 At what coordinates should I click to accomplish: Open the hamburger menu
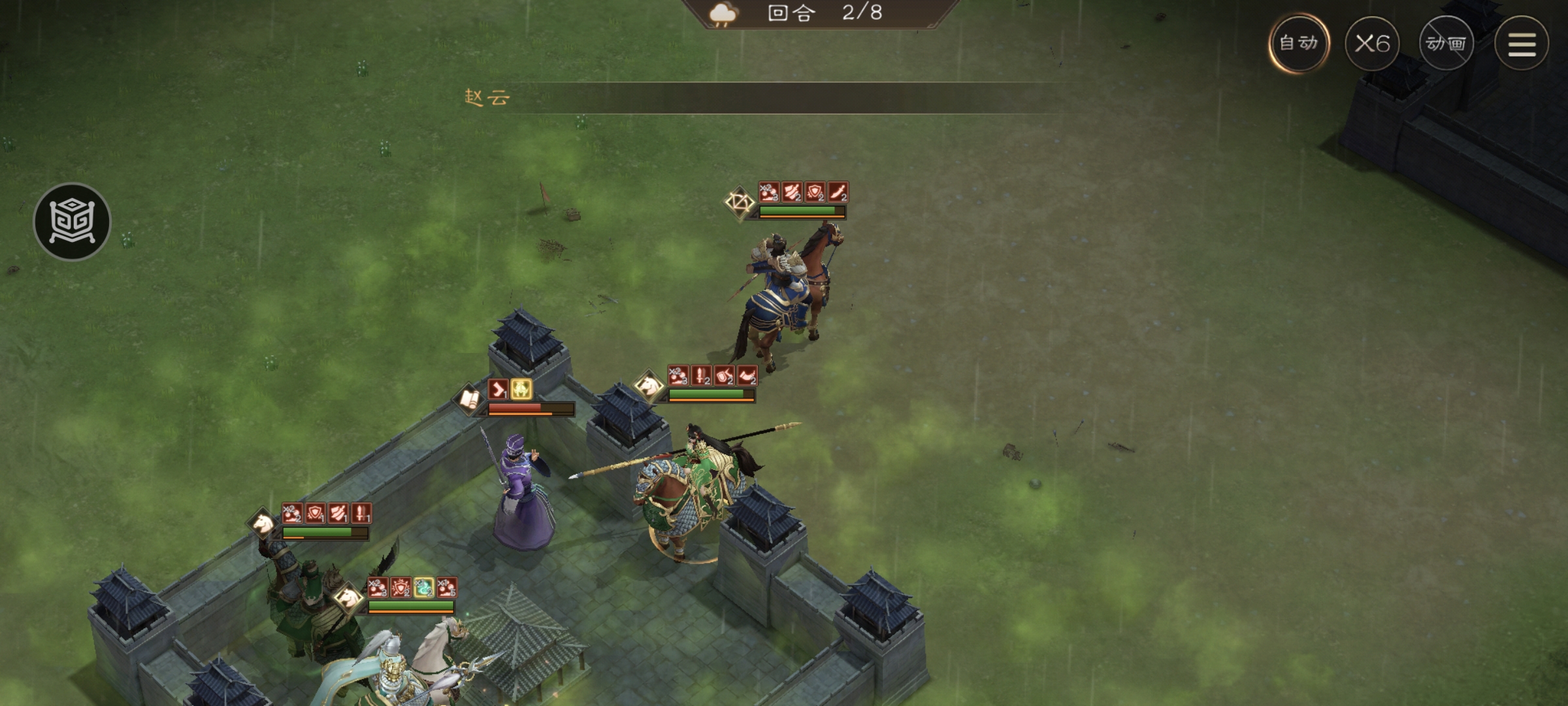(1522, 44)
